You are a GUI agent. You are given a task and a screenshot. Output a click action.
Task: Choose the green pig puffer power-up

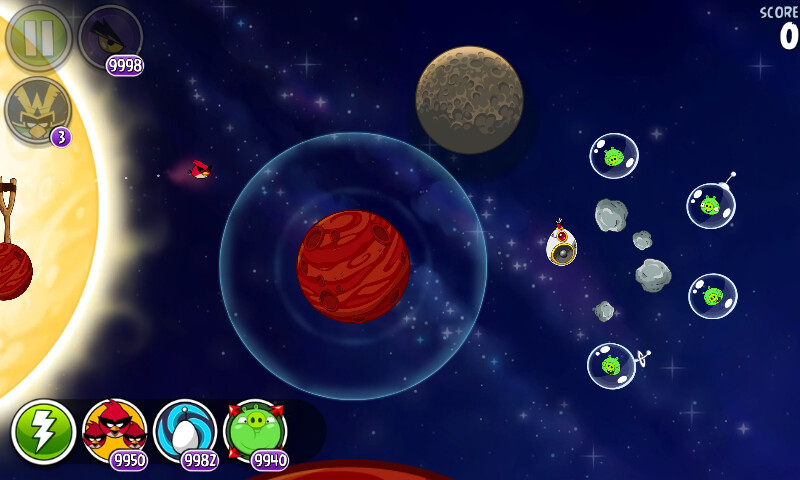pyautogui.click(x=255, y=431)
